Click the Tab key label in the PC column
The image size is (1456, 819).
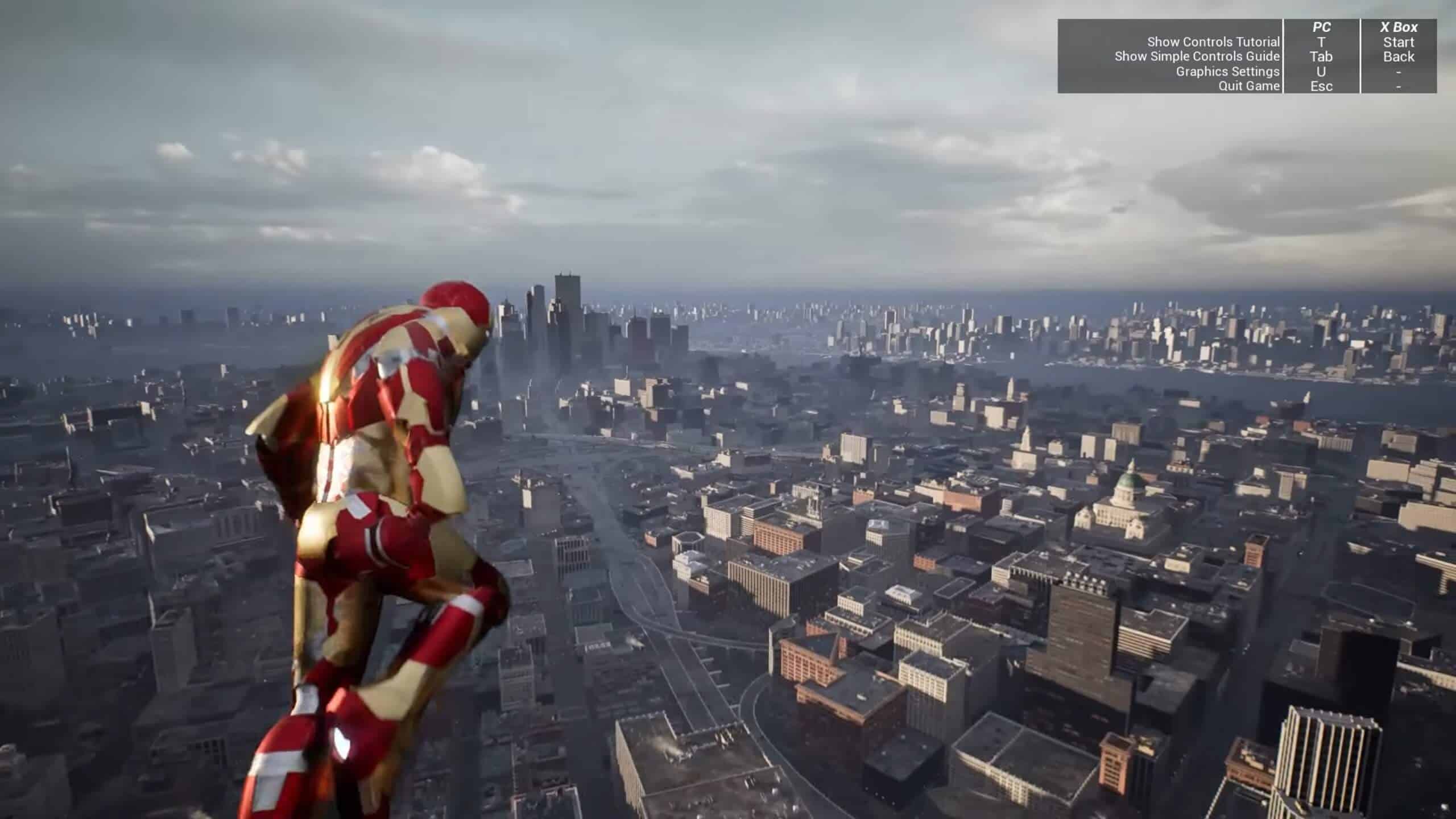[x=1322, y=56]
